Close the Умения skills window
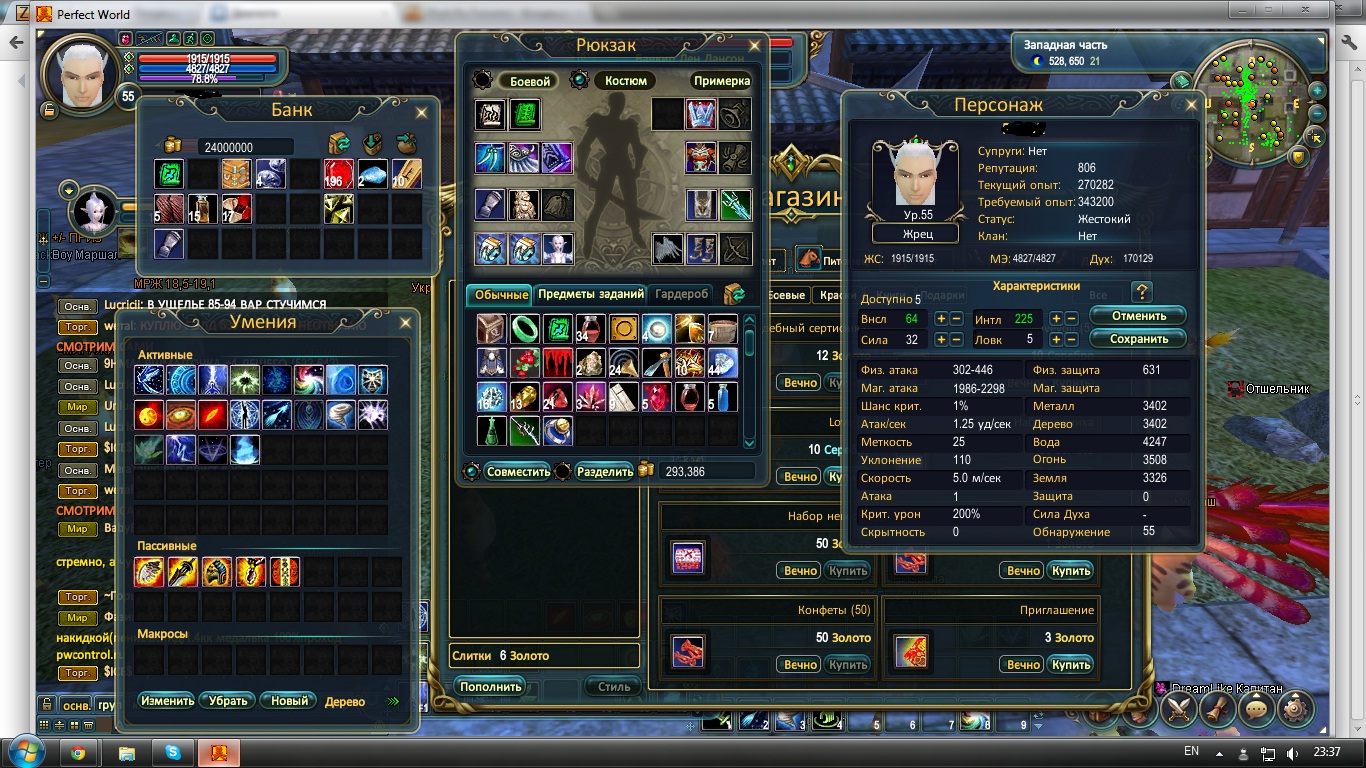The width and height of the screenshot is (1366, 768). click(x=405, y=322)
